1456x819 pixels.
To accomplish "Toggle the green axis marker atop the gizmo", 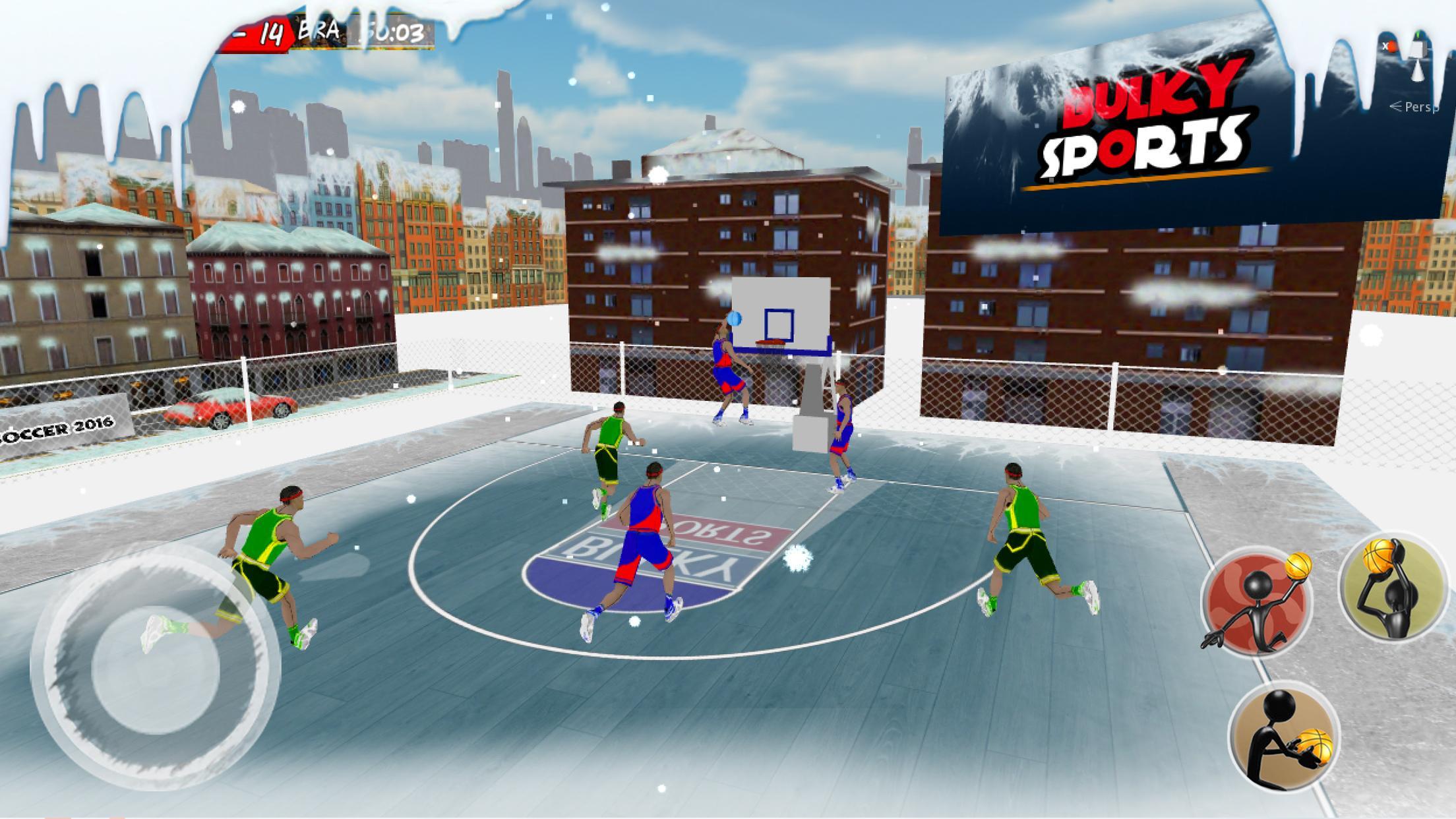I will tap(1419, 34).
